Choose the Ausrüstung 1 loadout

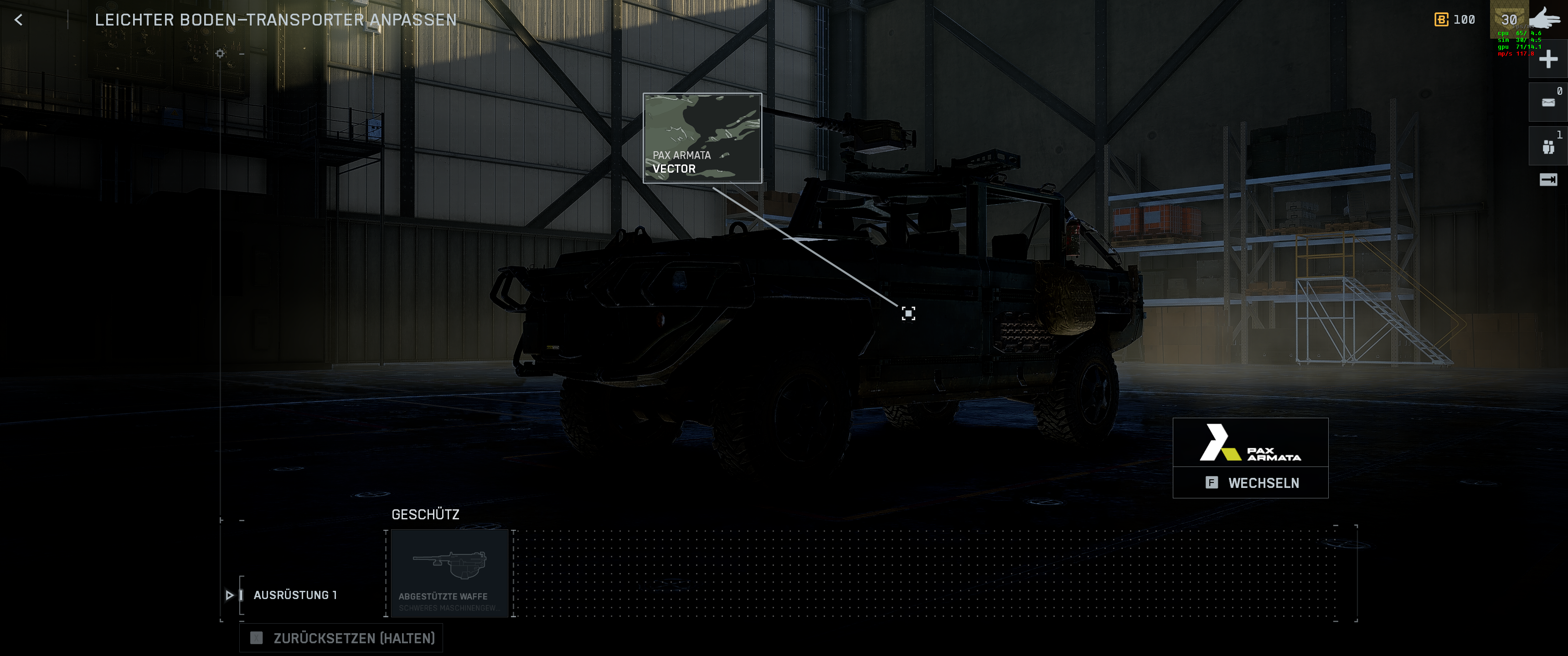pos(294,594)
